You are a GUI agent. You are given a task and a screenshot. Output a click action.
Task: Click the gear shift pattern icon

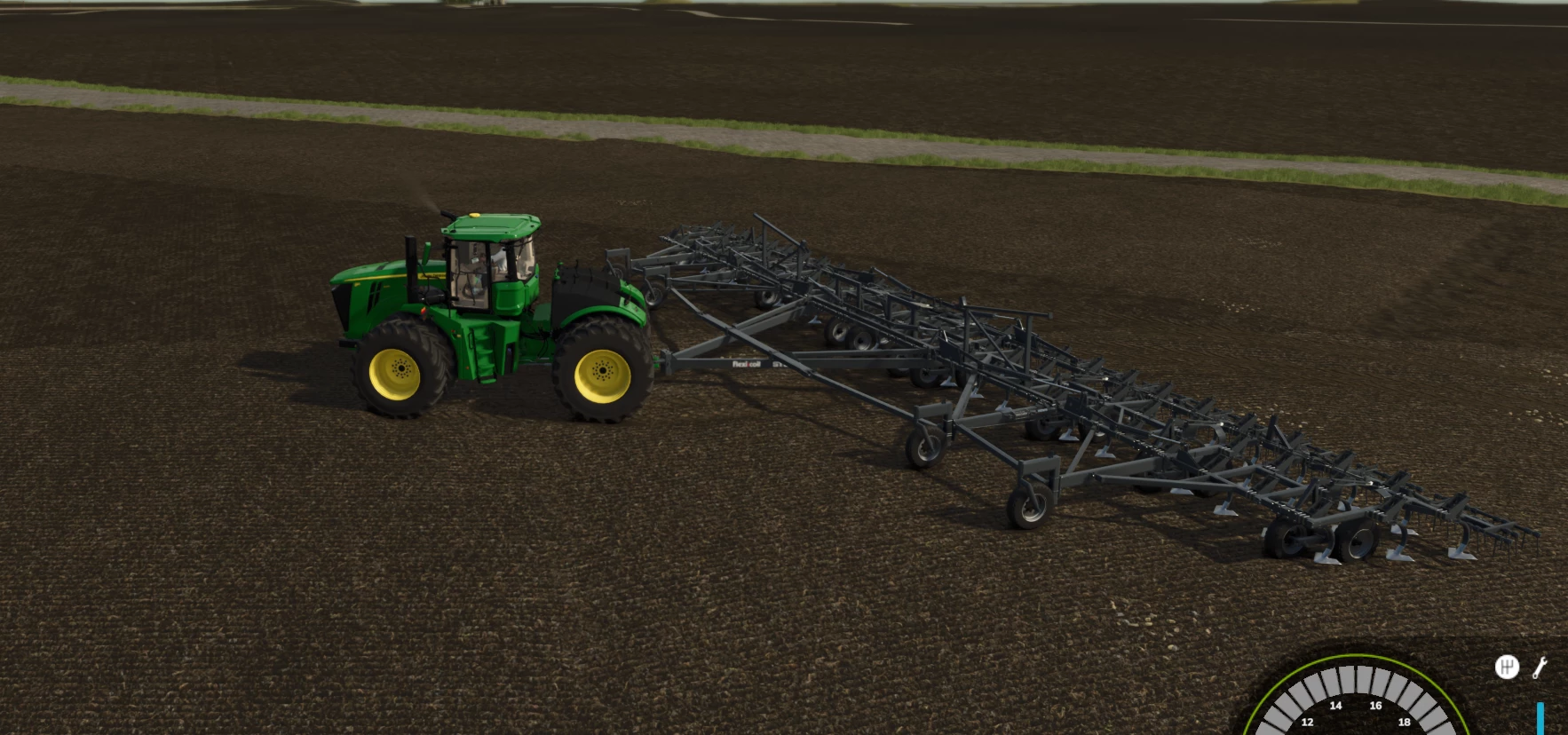point(1507,667)
